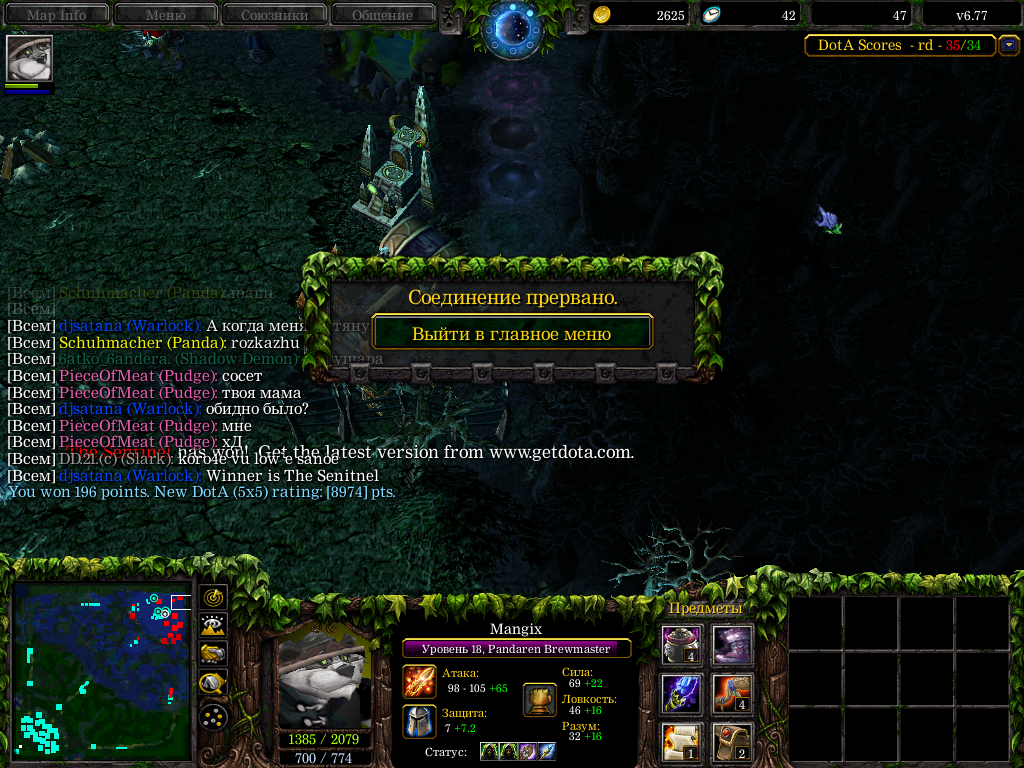Use the blue lightning scepter item
Image resolution: width=1024 pixels, height=768 pixels.
682,693
